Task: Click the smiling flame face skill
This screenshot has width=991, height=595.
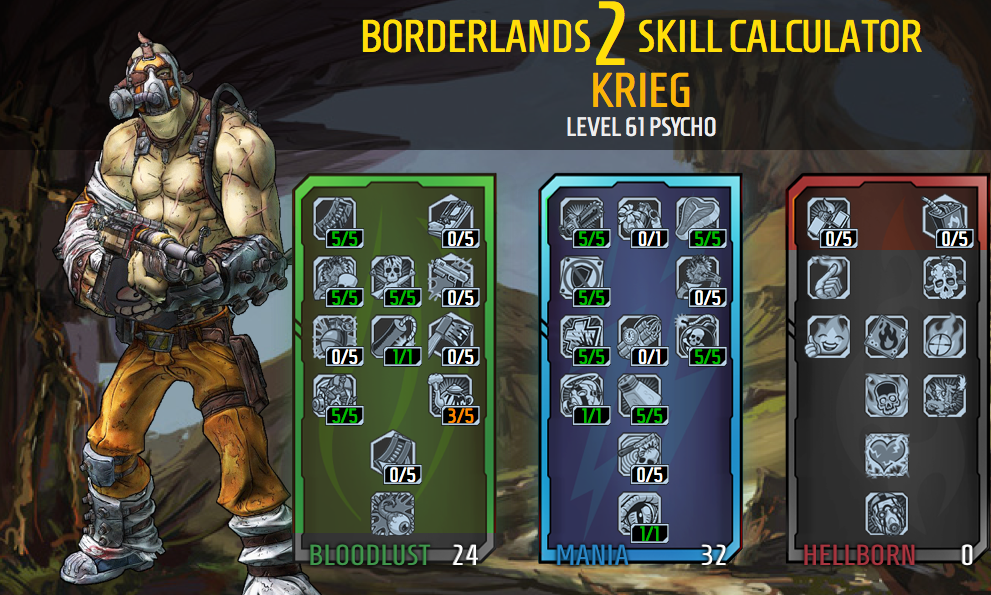Action: point(828,335)
